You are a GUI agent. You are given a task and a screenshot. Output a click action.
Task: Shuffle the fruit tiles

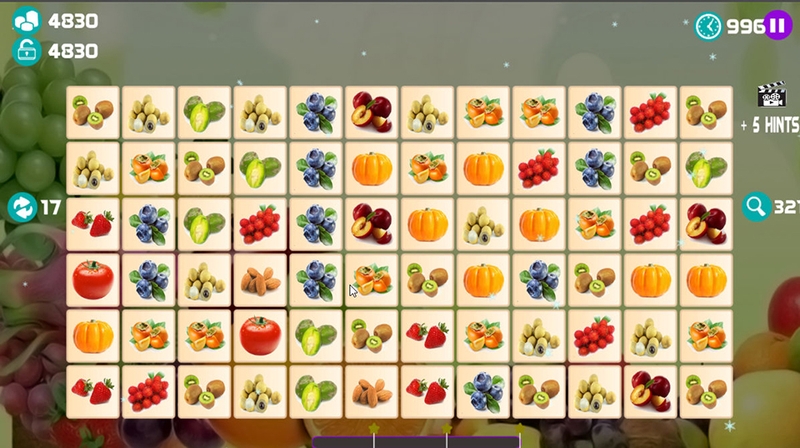point(21,208)
